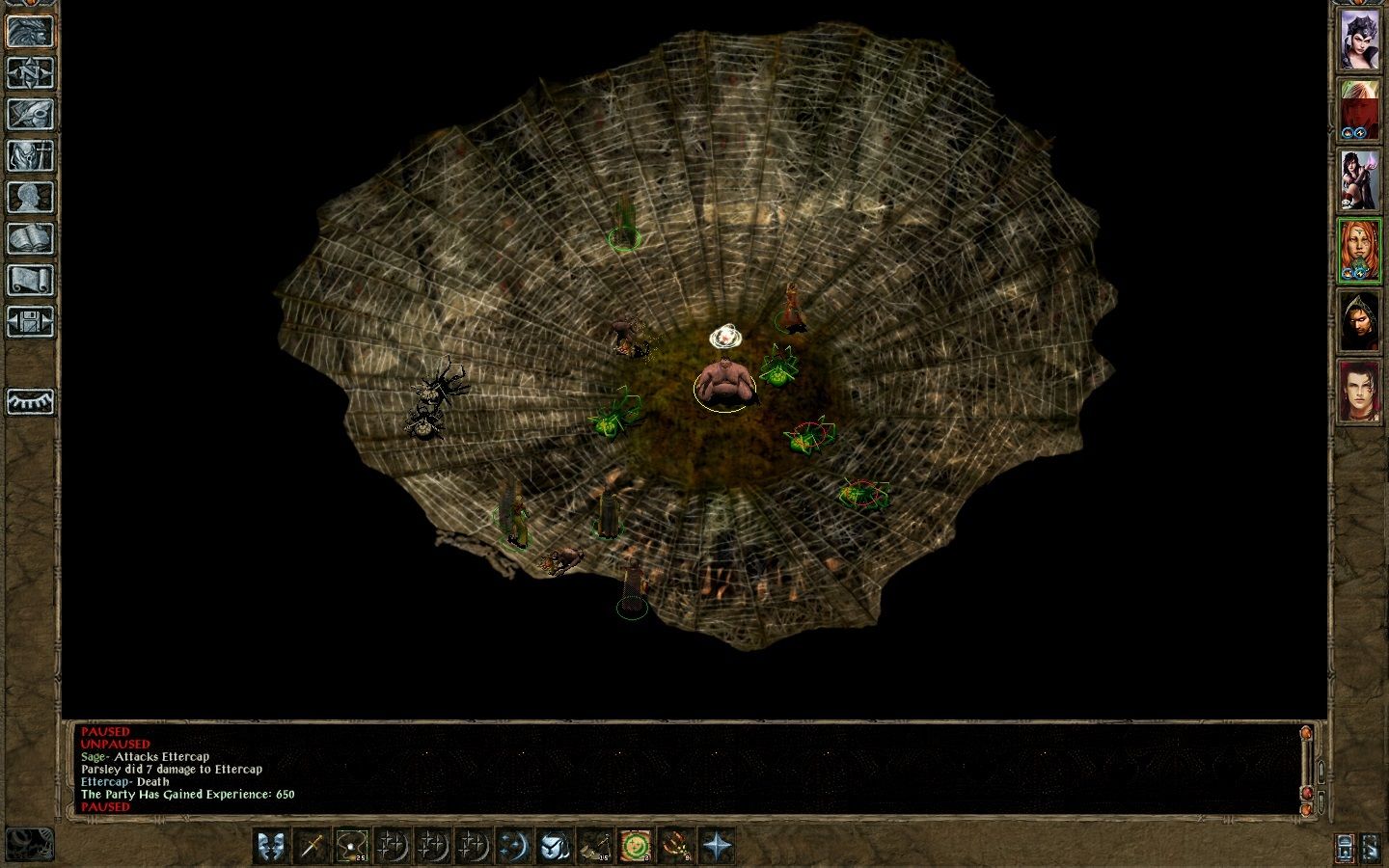Open the area map screen
1389x868 pixels.
30,73
